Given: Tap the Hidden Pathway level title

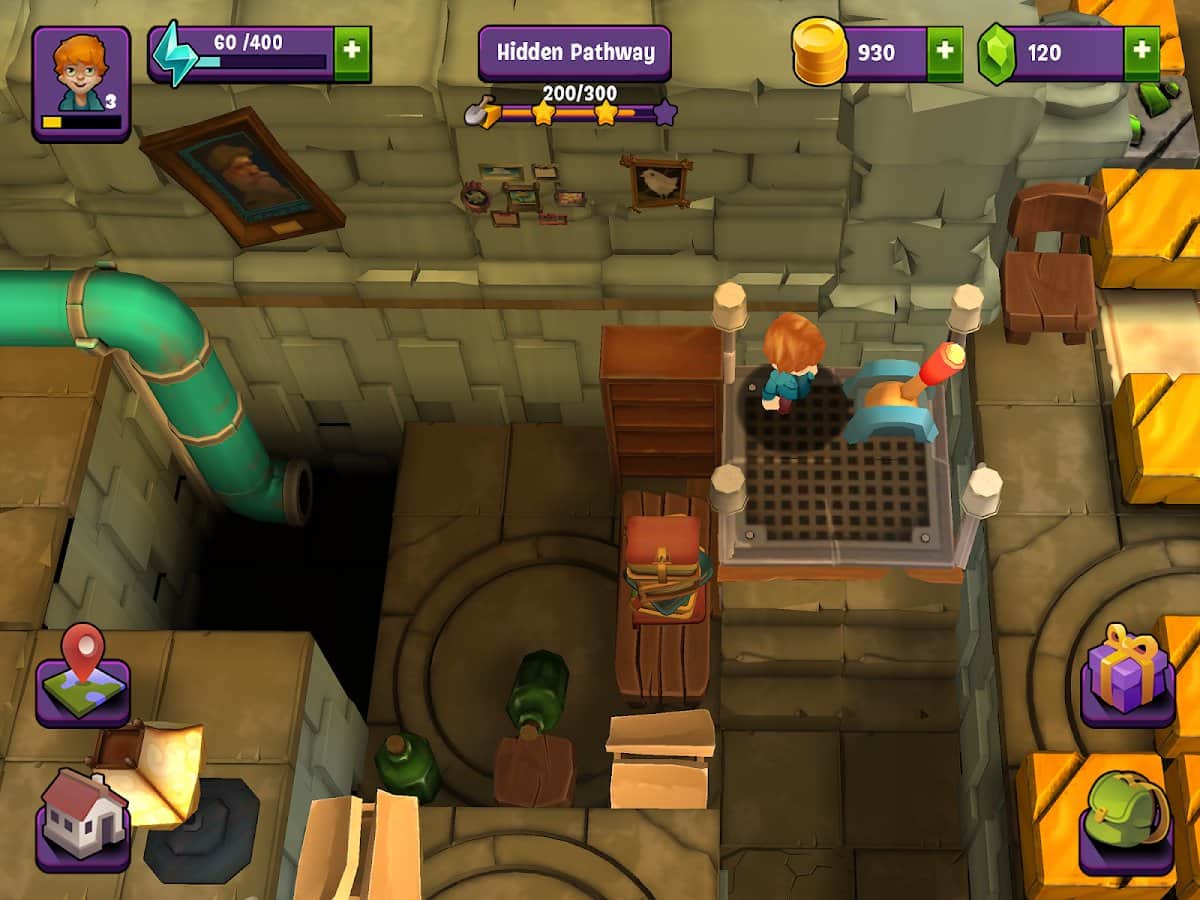Looking at the screenshot, I should coord(574,52).
